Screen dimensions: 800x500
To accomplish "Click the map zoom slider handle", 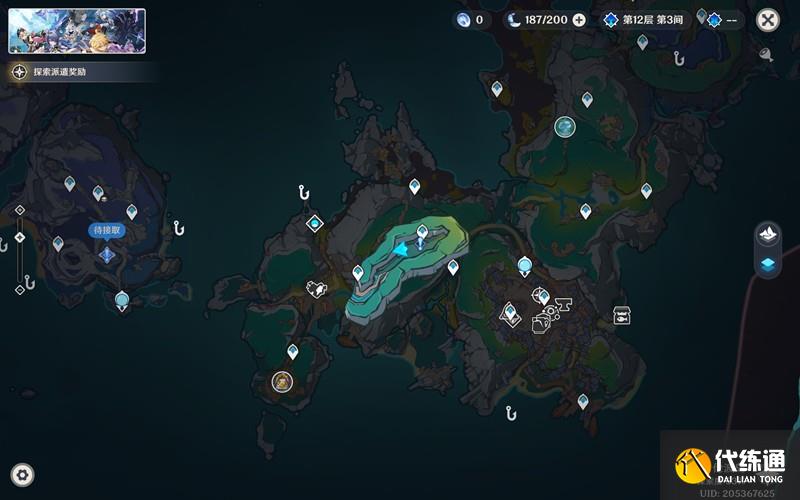I will click(x=20, y=237).
